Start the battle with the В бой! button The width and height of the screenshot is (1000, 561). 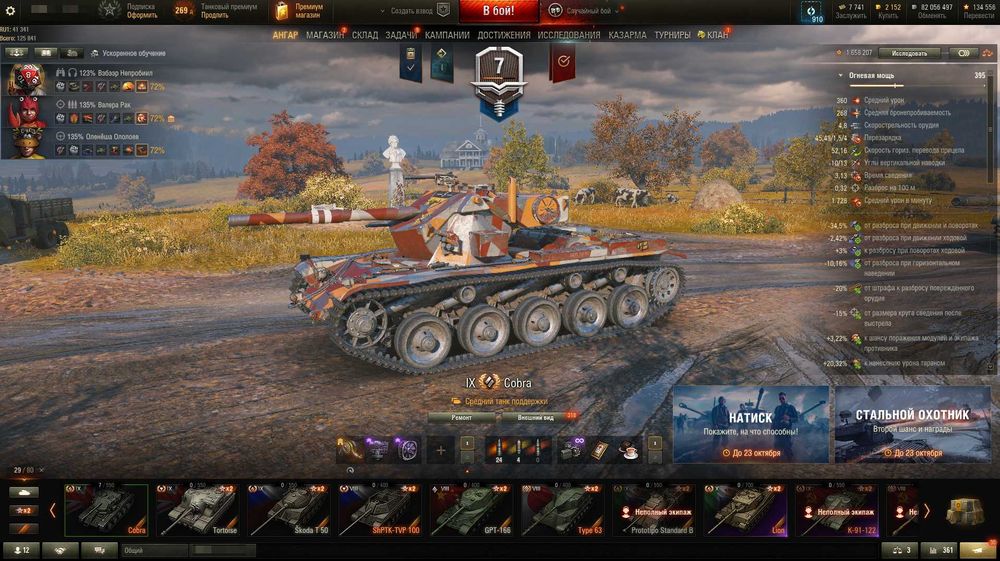click(499, 11)
